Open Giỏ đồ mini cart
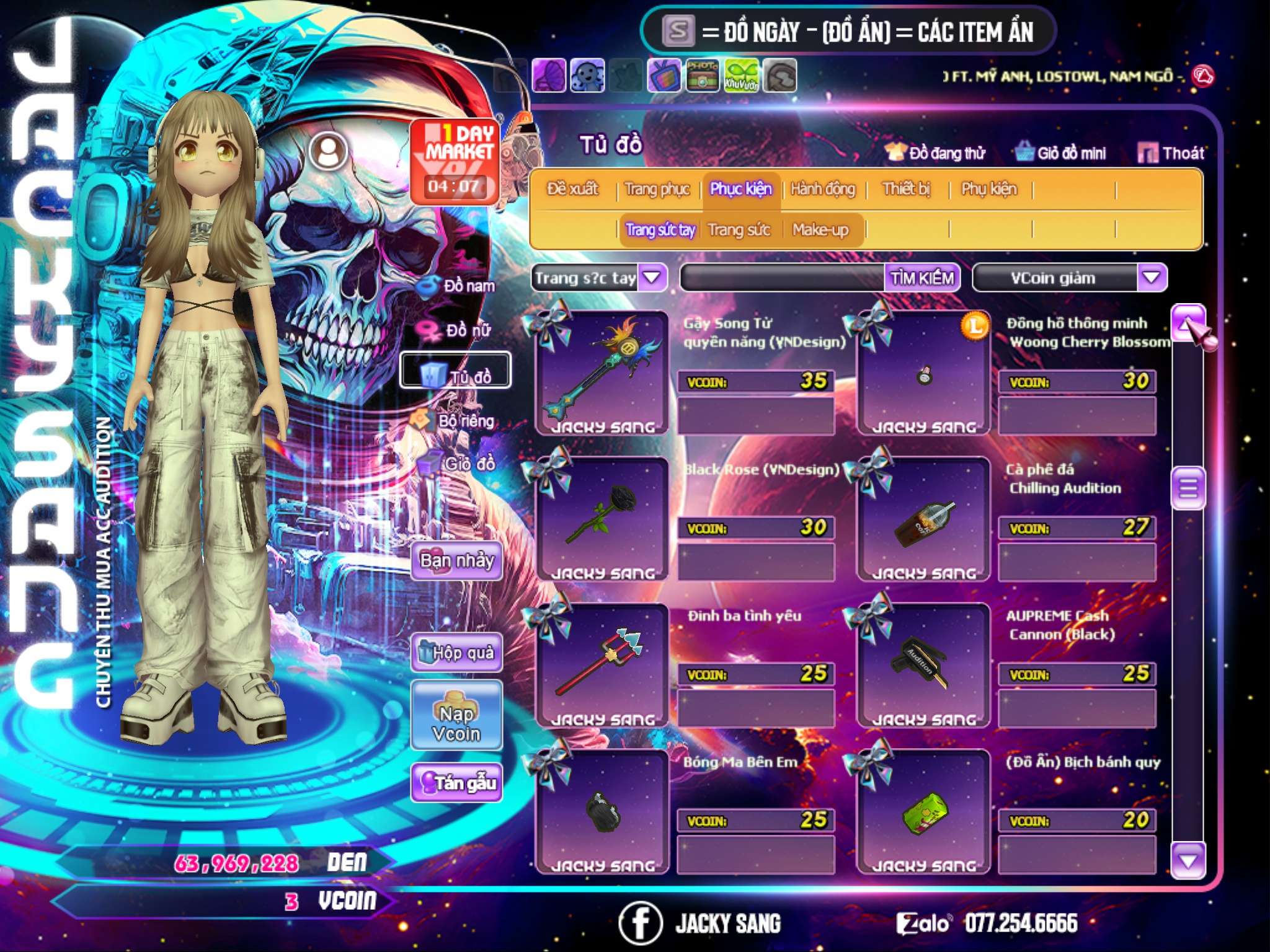 (1061, 153)
